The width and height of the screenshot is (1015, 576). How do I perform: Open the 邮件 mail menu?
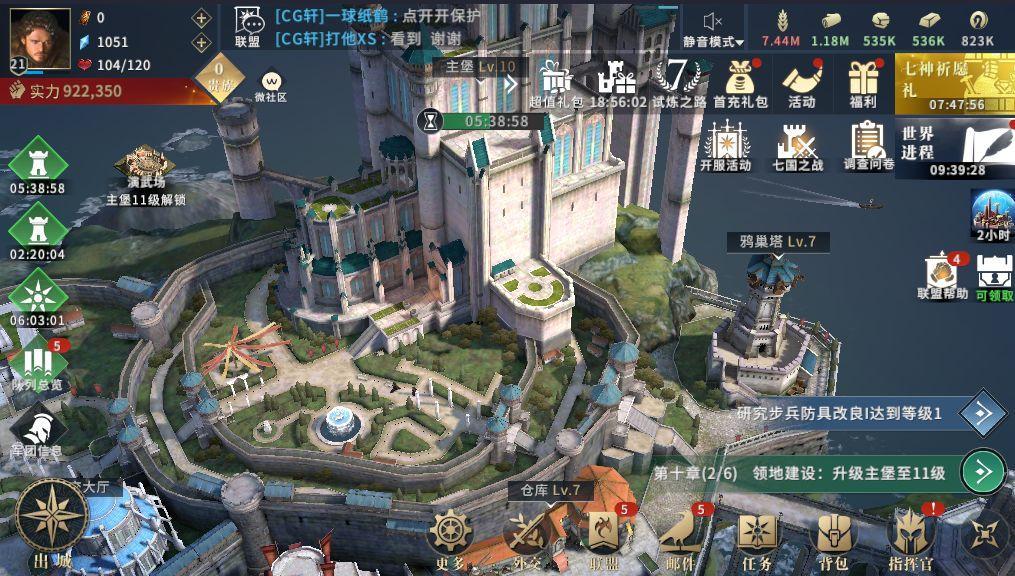pos(680,538)
